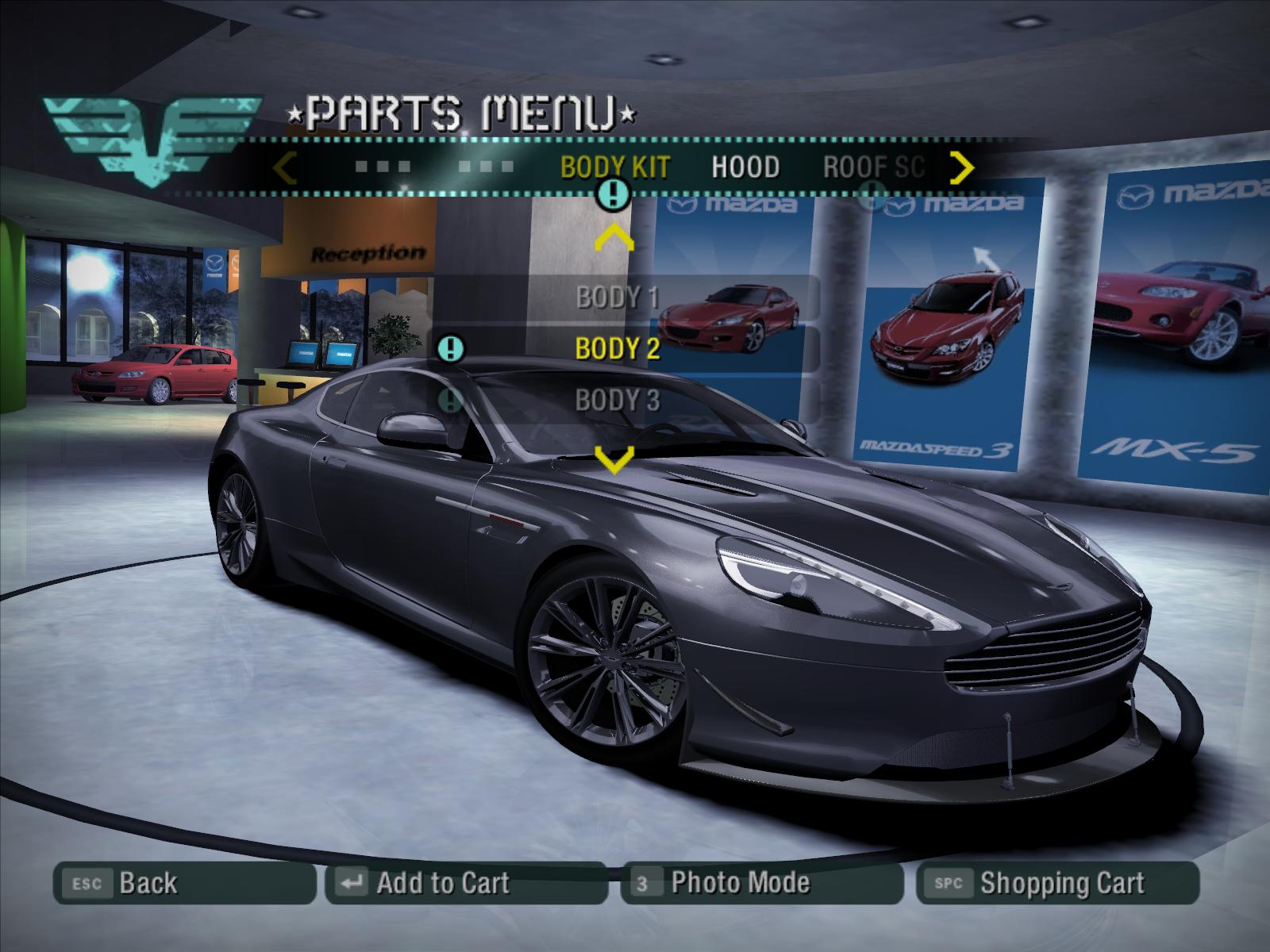Add the selected part to cart
1270x952 pixels.
466,883
